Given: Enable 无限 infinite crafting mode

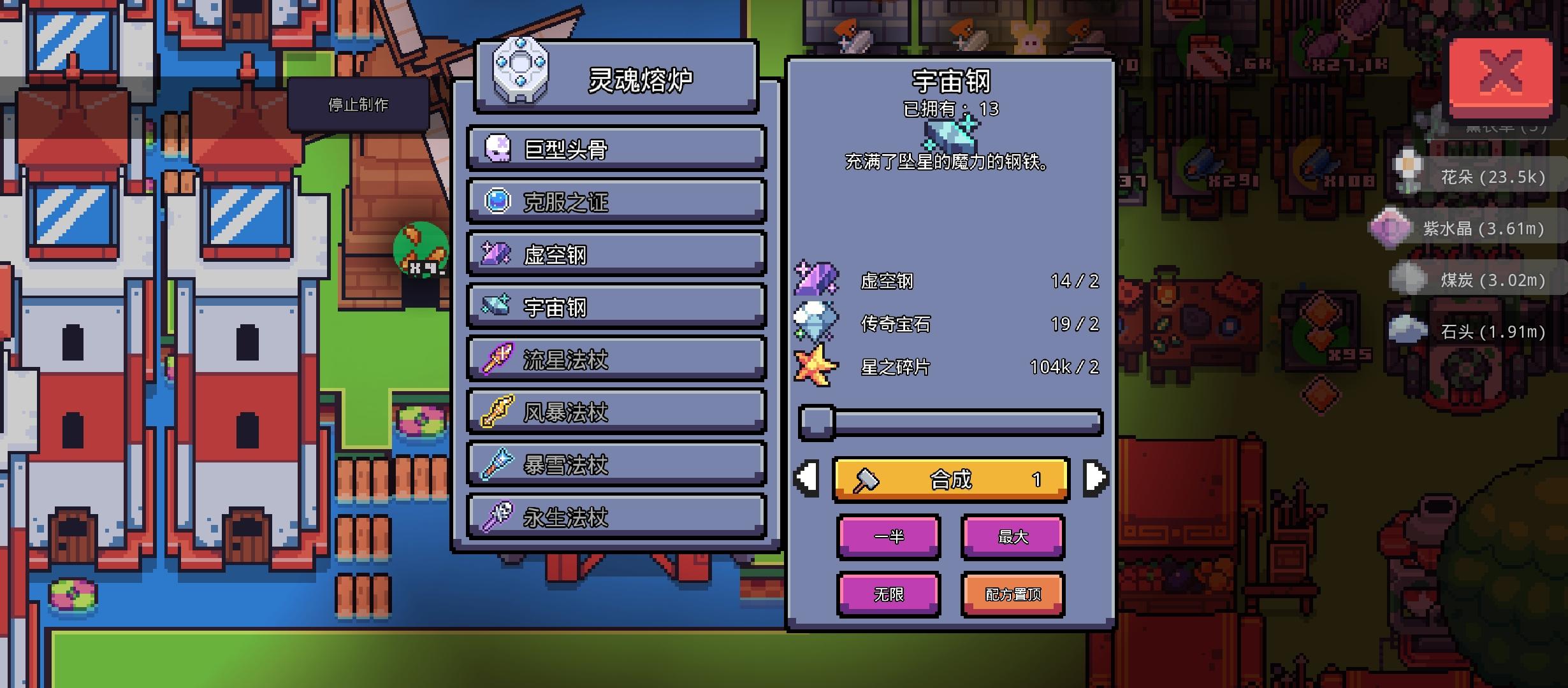Looking at the screenshot, I should 889,594.
